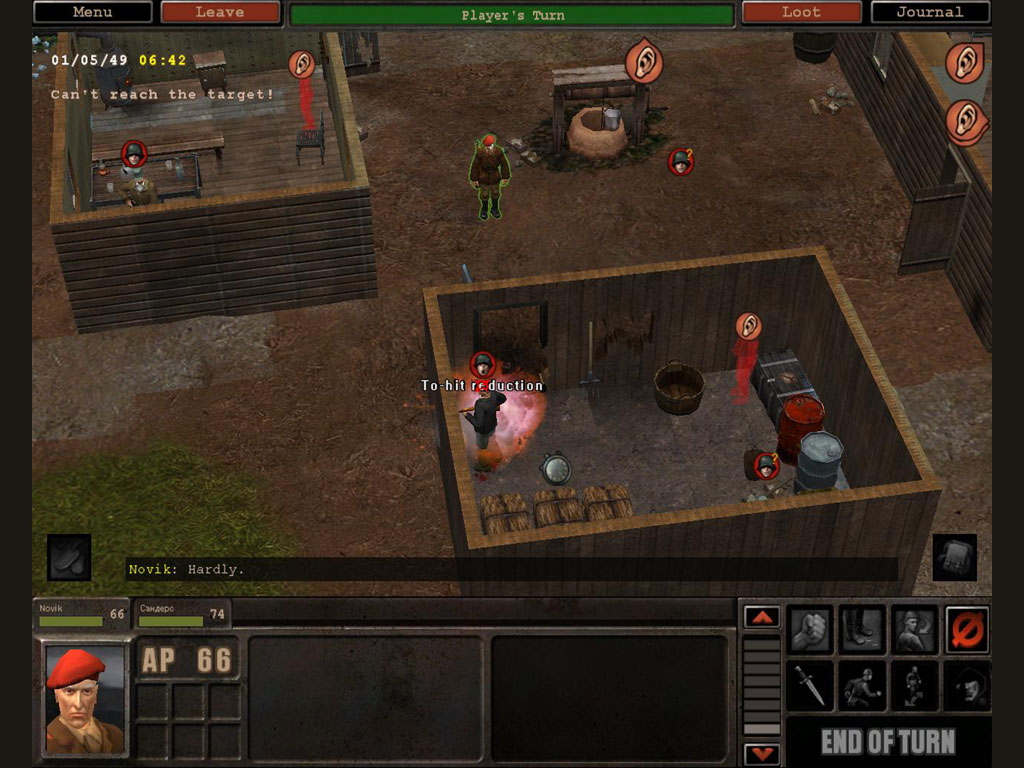Toggle the hooded sneak mode icon

(967, 685)
